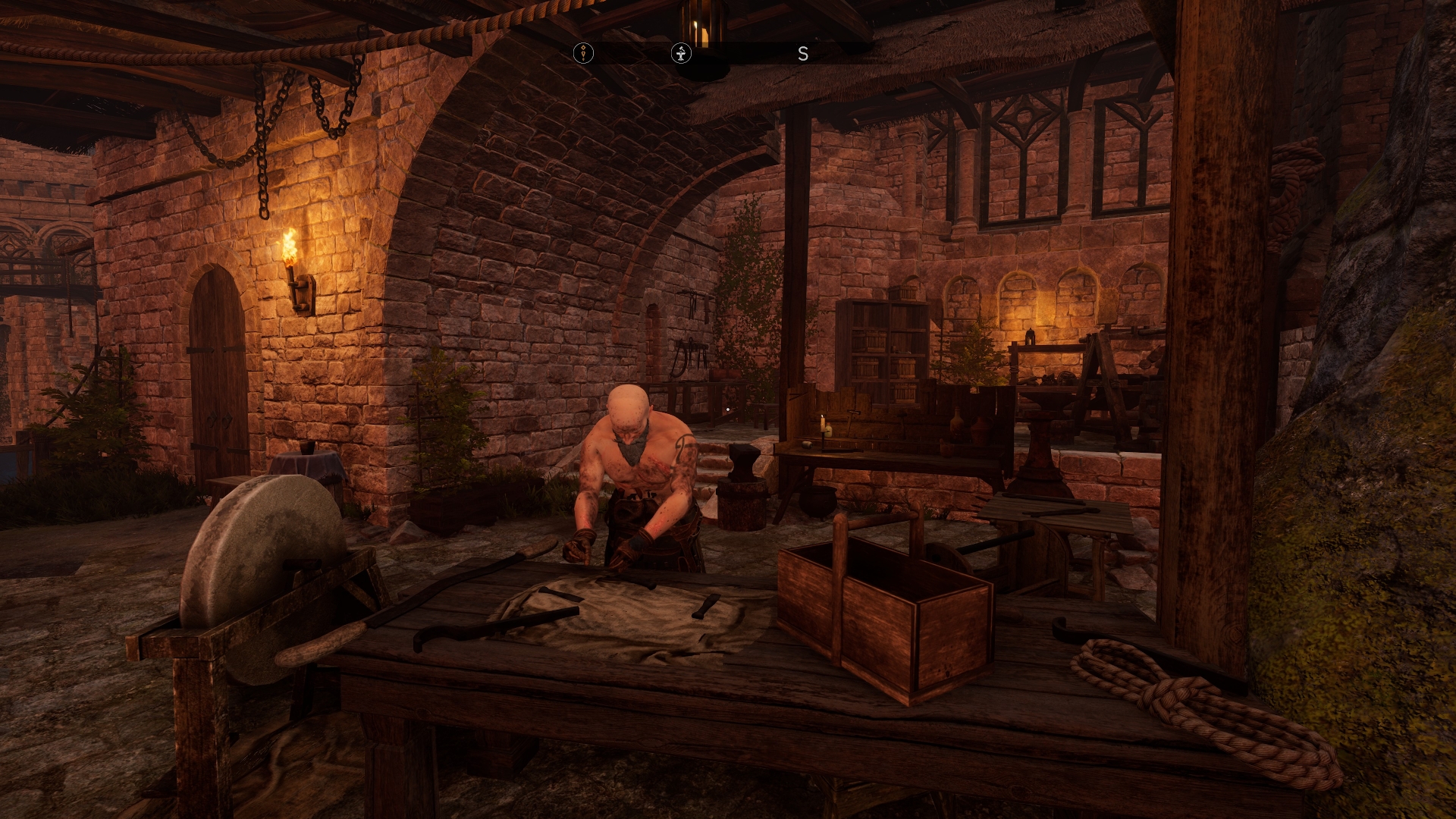Viewport: 1456px width, 819px height.
Task: Click the quest exclamation marker on the compass
Action: pos(583,53)
